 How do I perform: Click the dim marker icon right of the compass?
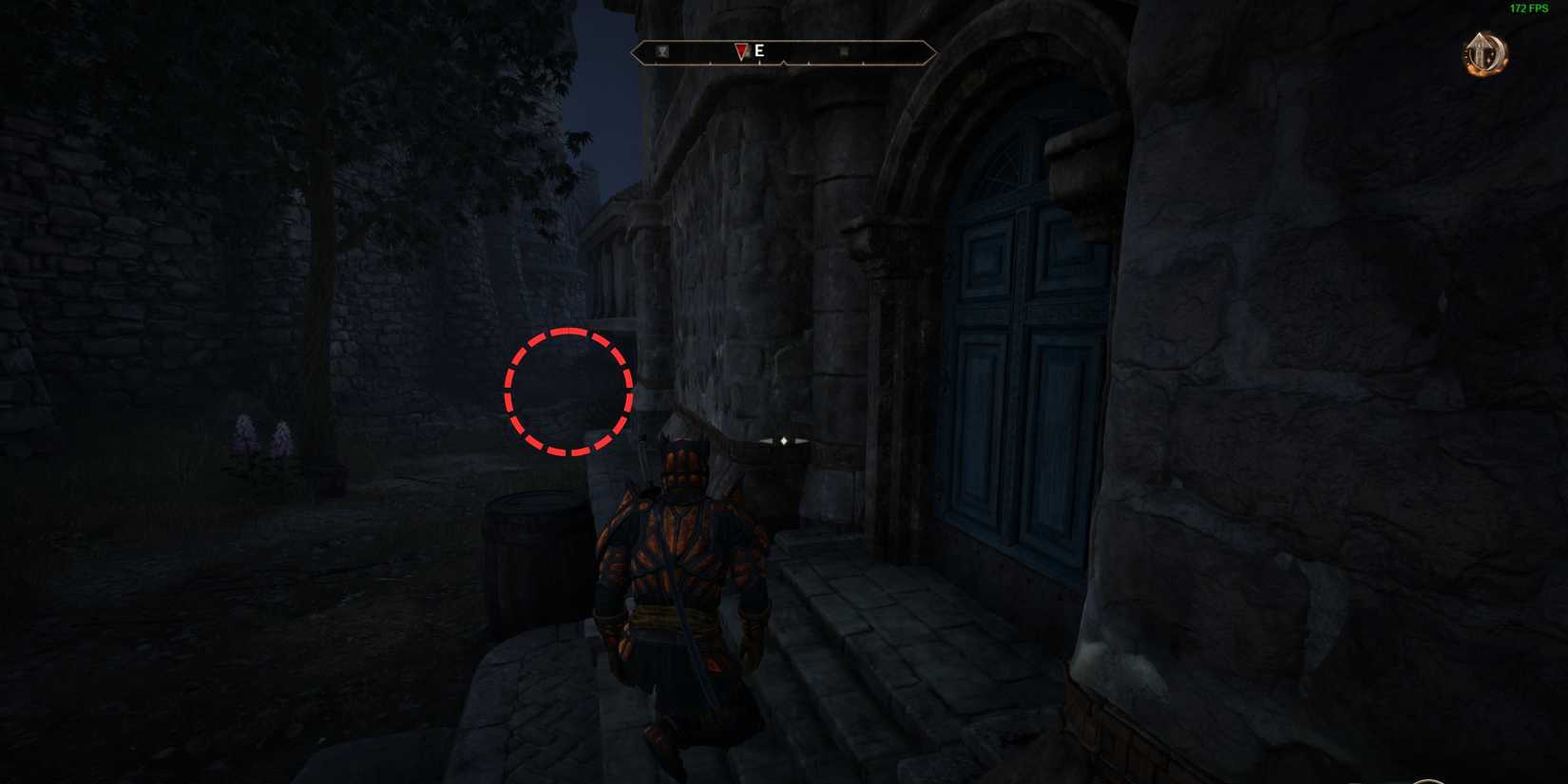point(843,52)
